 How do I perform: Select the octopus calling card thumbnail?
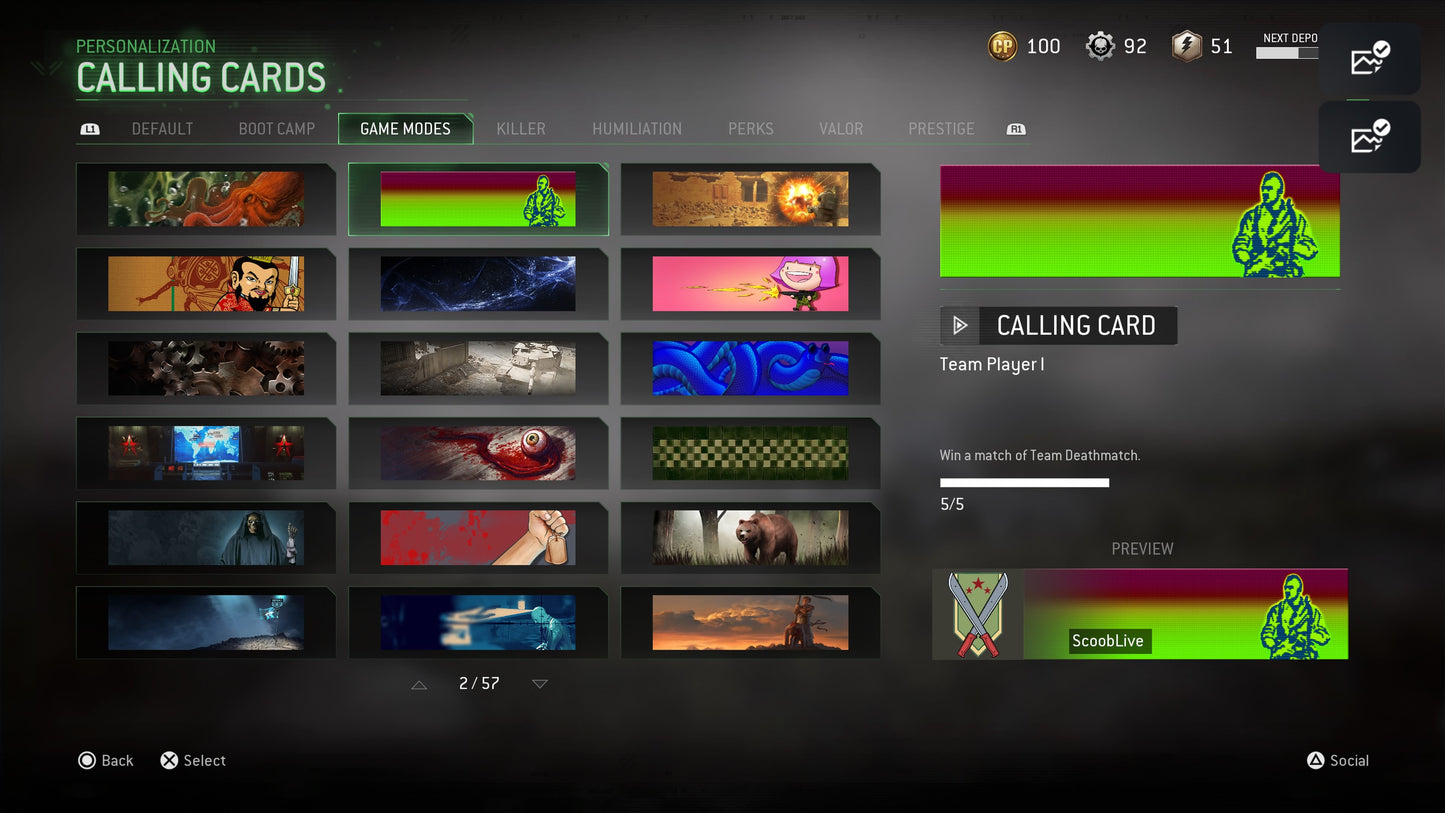coord(206,198)
